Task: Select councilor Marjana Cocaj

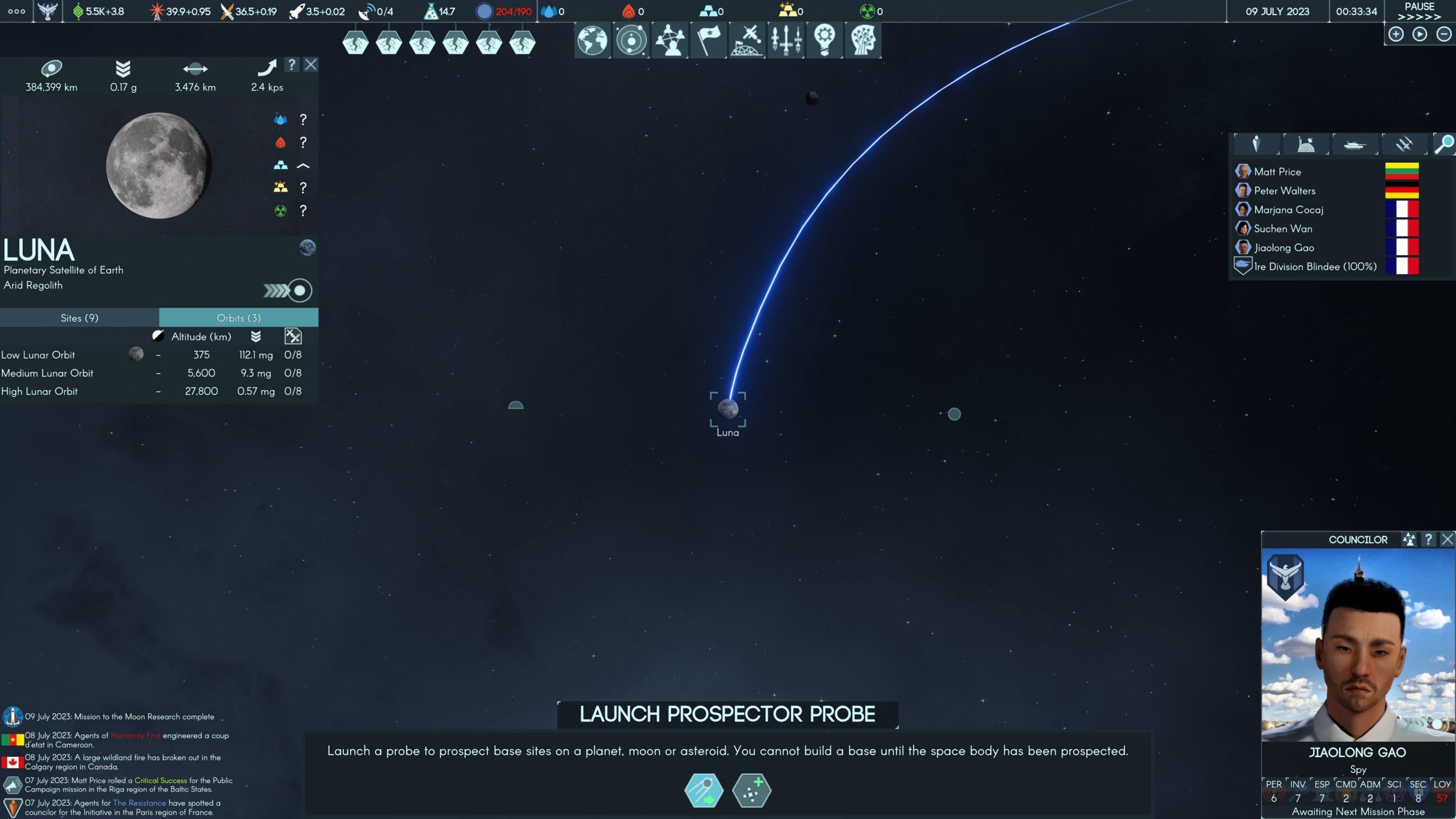Action: 1288,210
